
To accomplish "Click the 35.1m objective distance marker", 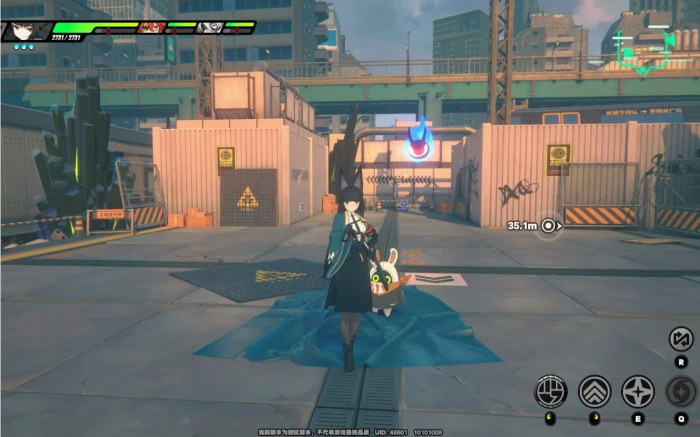I will click(547, 226).
